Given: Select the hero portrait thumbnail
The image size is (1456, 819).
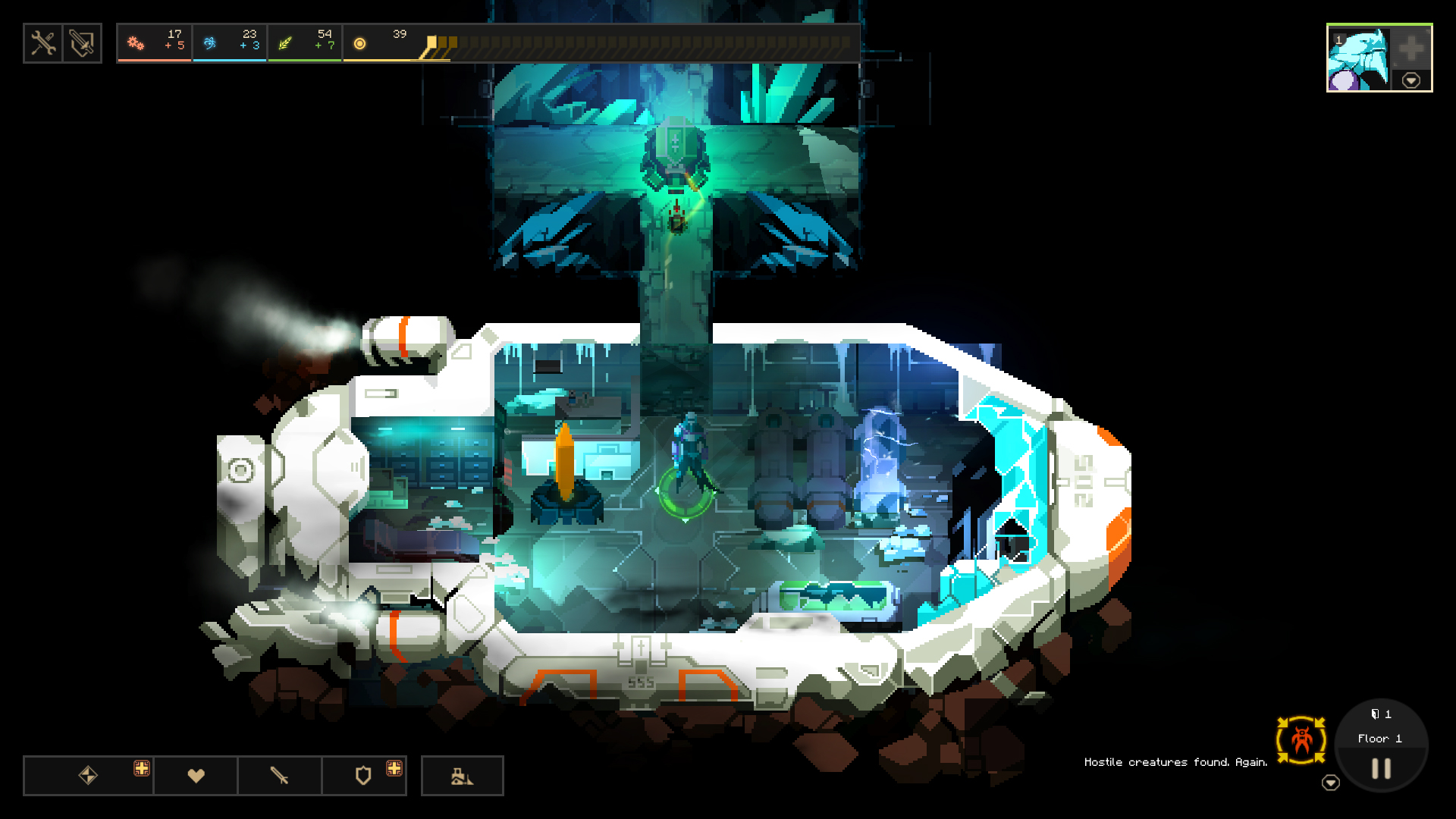Looking at the screenshot, I should pos(1360,57).
